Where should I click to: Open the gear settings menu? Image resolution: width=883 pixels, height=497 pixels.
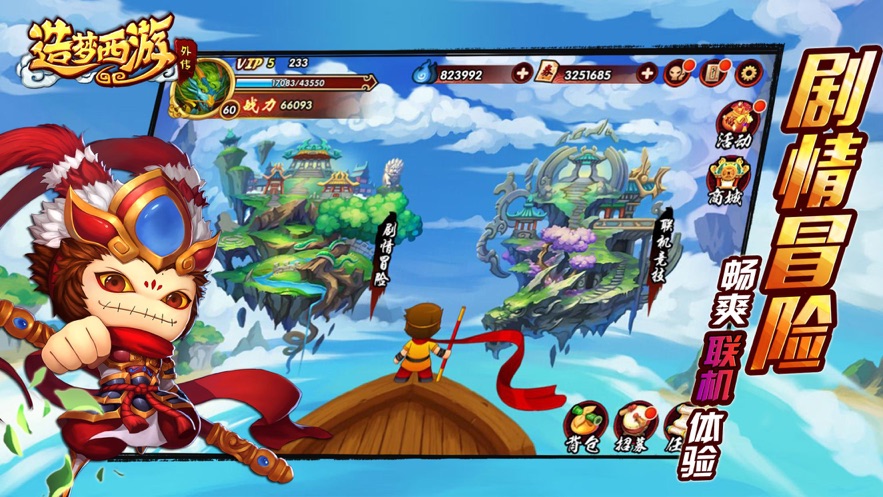pyautogui.click(x=746, y=71)
